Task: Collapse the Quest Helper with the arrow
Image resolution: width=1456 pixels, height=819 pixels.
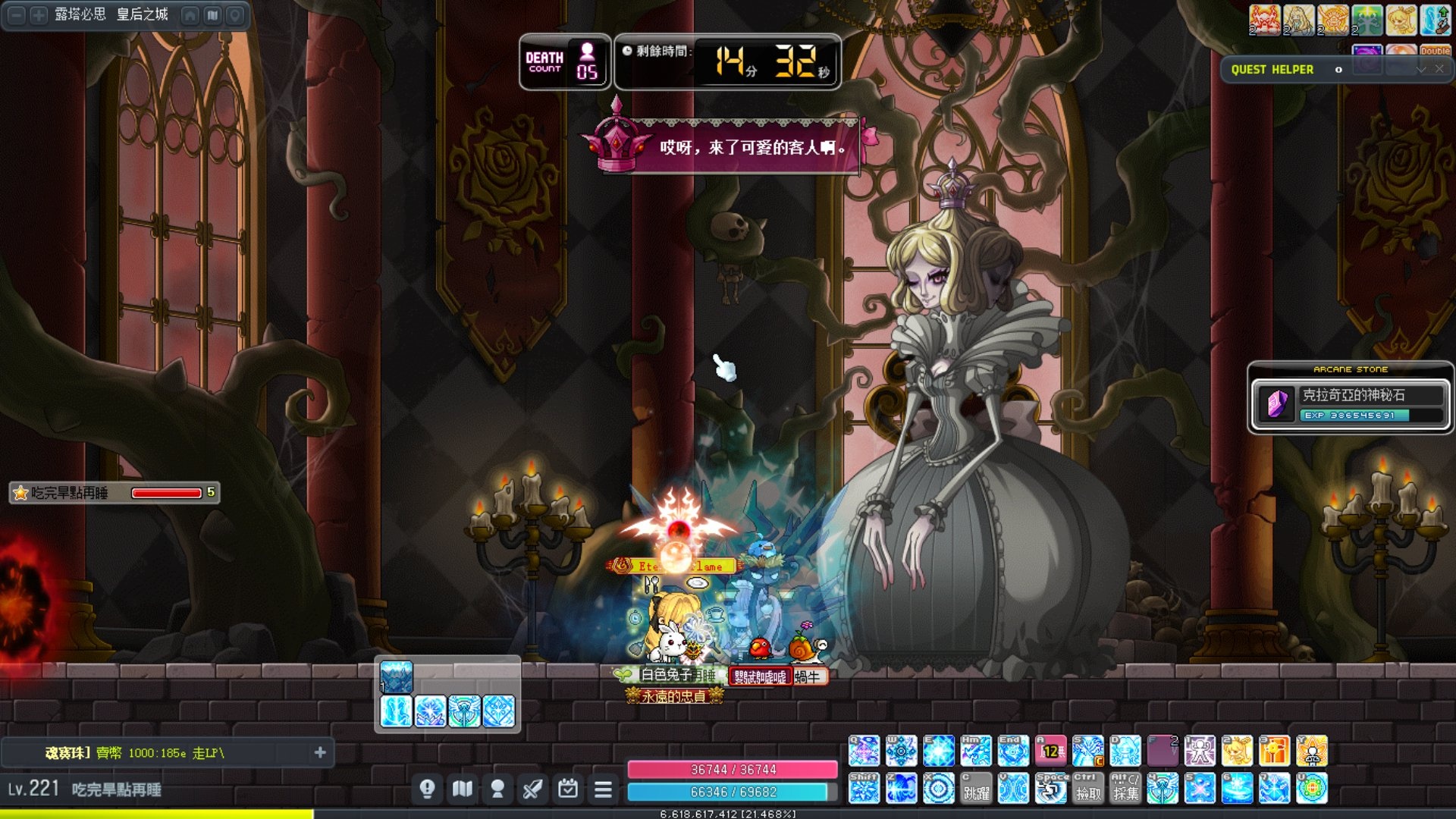Action: click(1421, 69)
